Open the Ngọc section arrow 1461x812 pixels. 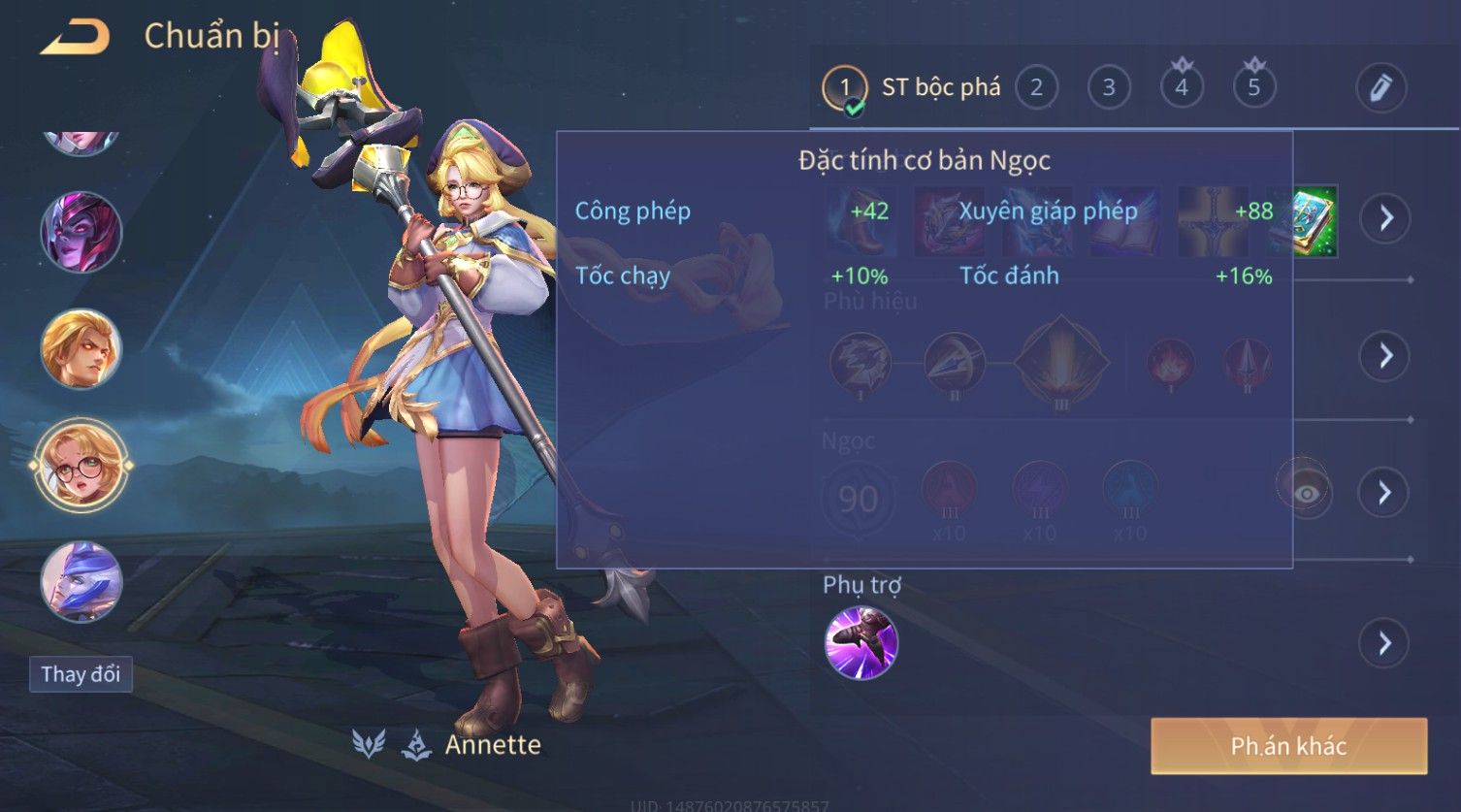(1384, 493)
